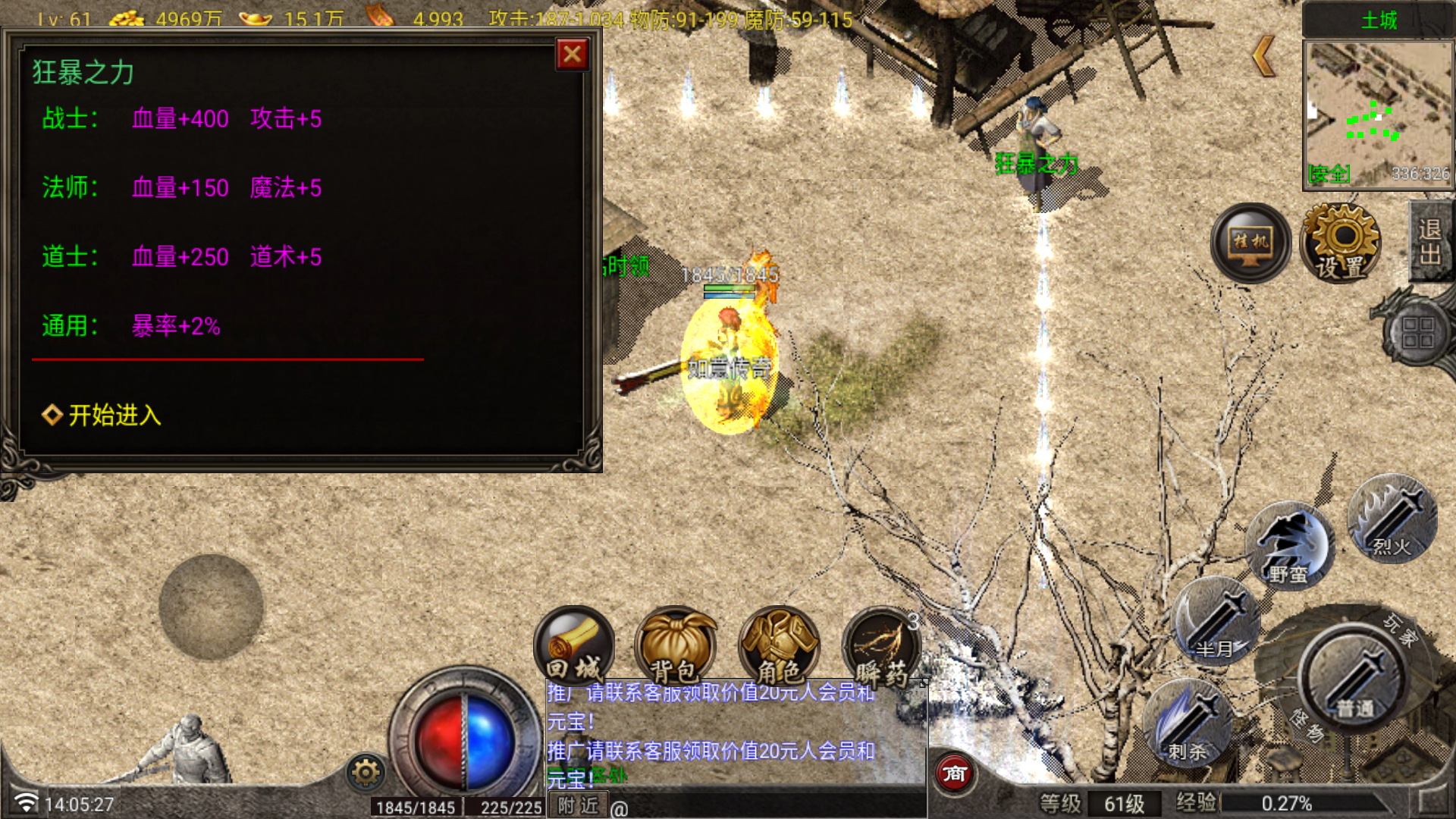This screenshot has width=1456, height=819.
Task: Open the 土城 minimap
Action: click(1377, 114)
